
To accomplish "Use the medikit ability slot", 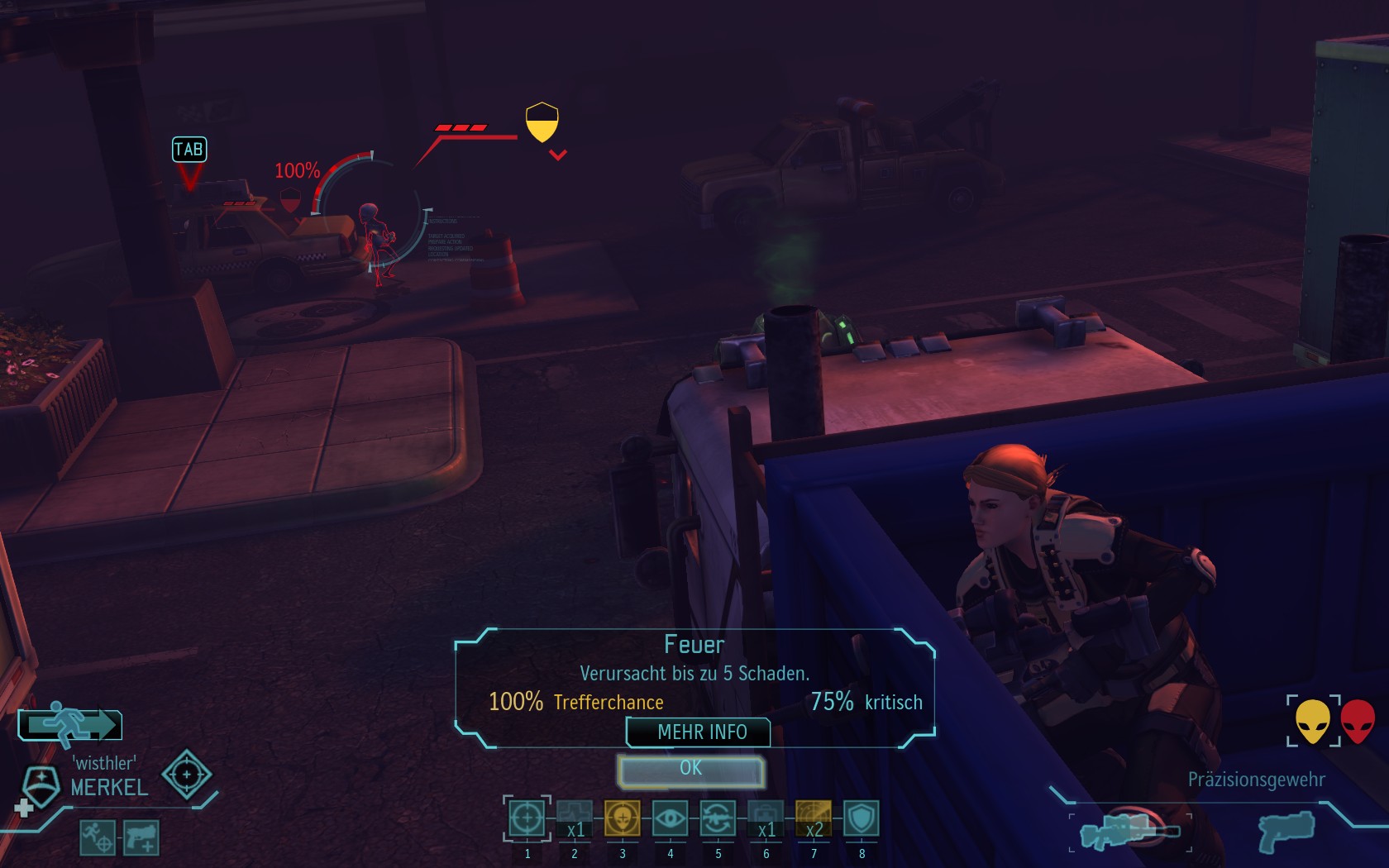I will [766, 818].
